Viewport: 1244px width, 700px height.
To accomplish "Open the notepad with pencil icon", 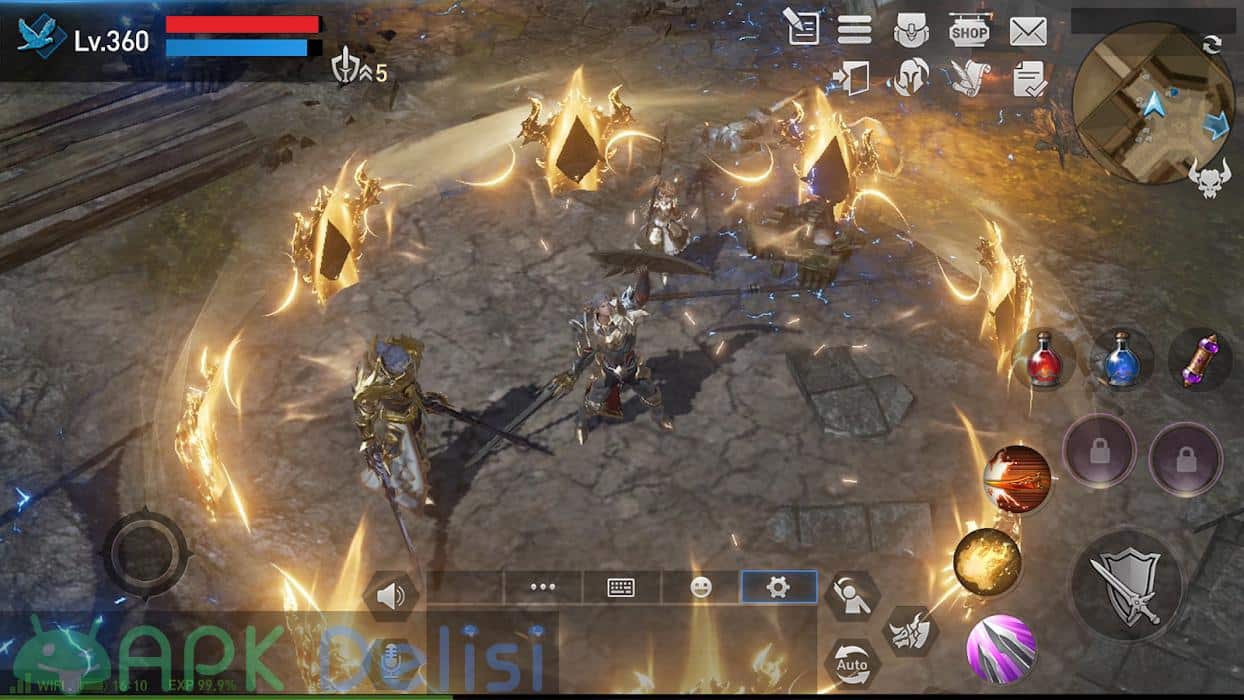I will coord(800,27).
